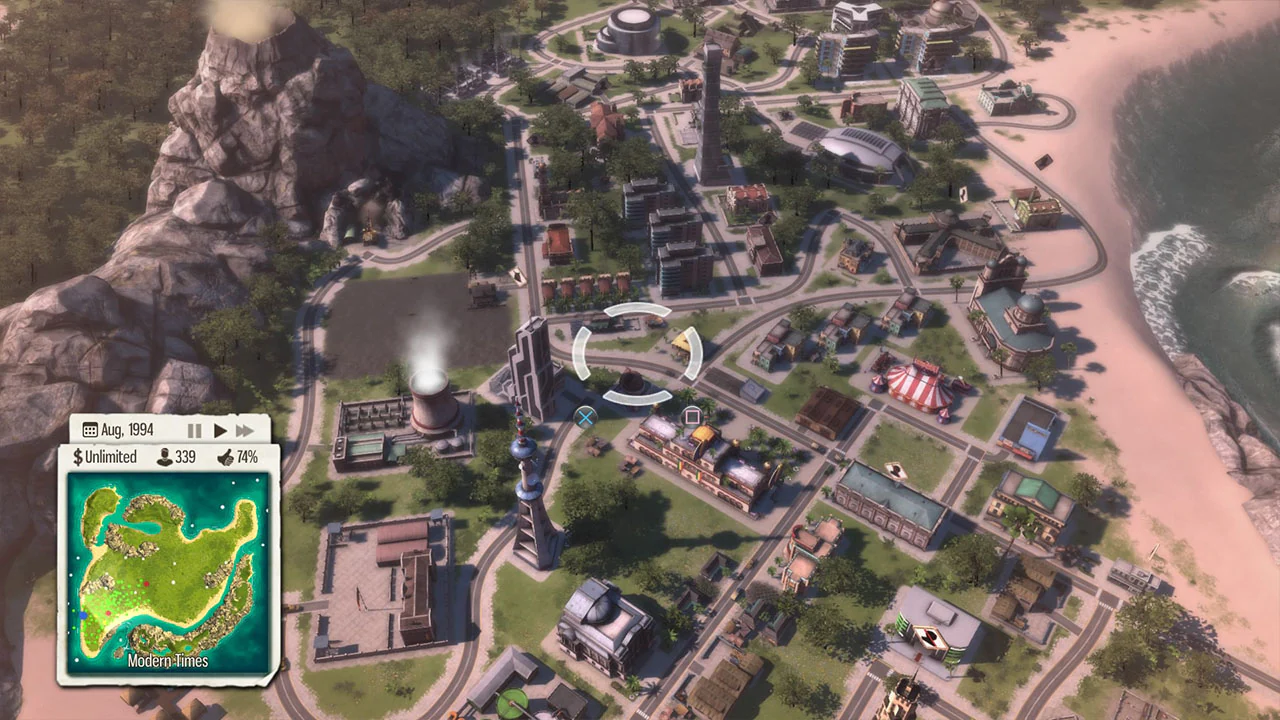Click the blue X button prompt
The width and height of the screenshot is (1280, 720).
585,416
